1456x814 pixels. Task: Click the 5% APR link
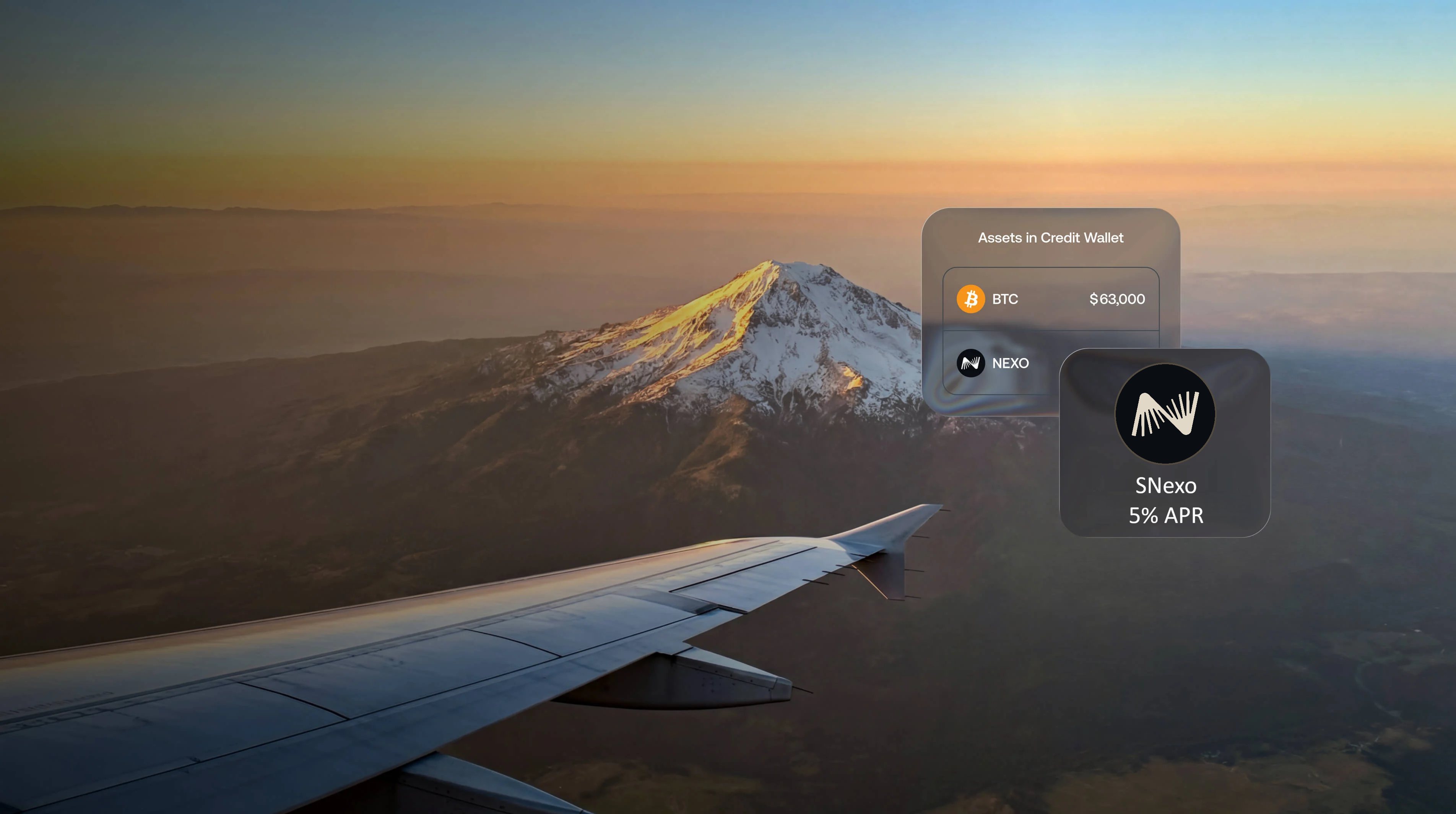(x=1165, y=516)
